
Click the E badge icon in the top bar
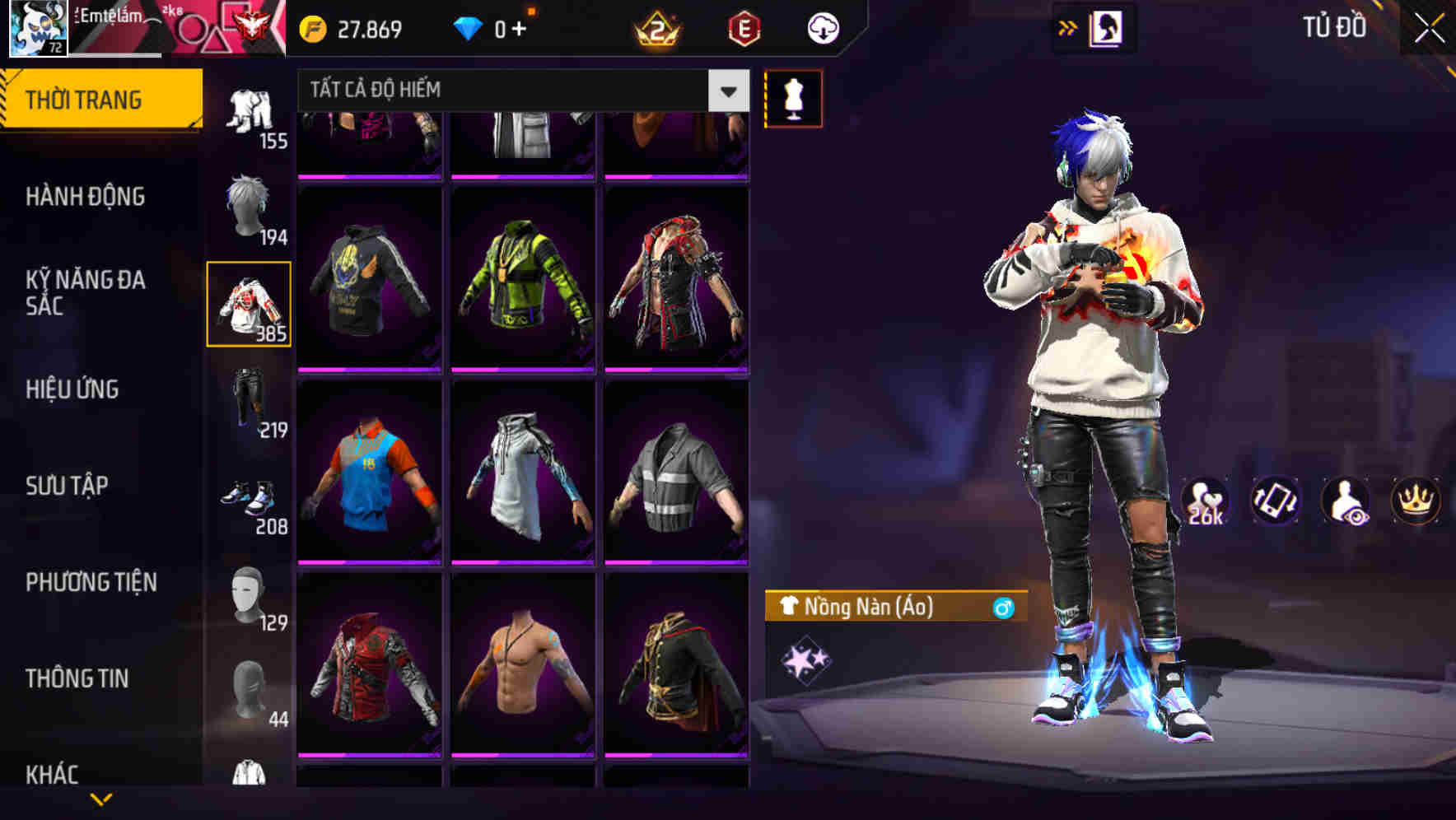tap(744, 27)
